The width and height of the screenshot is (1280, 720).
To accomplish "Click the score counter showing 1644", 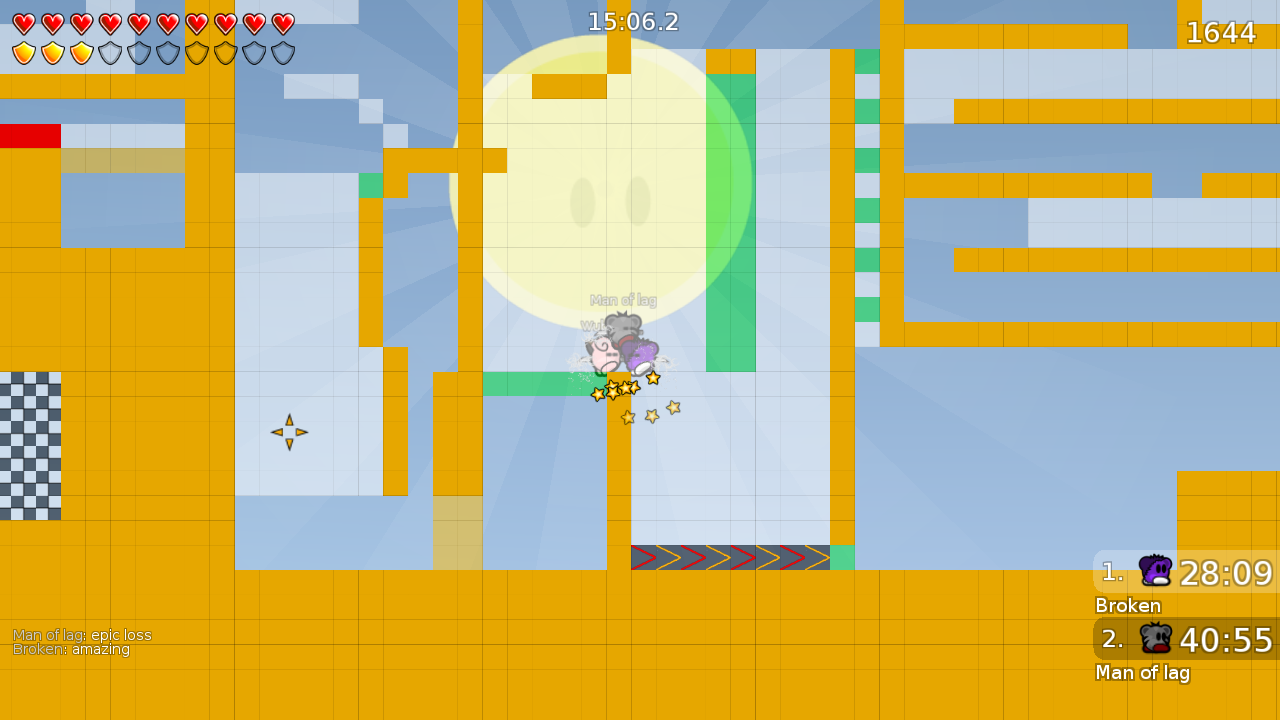I will 1222,32.
